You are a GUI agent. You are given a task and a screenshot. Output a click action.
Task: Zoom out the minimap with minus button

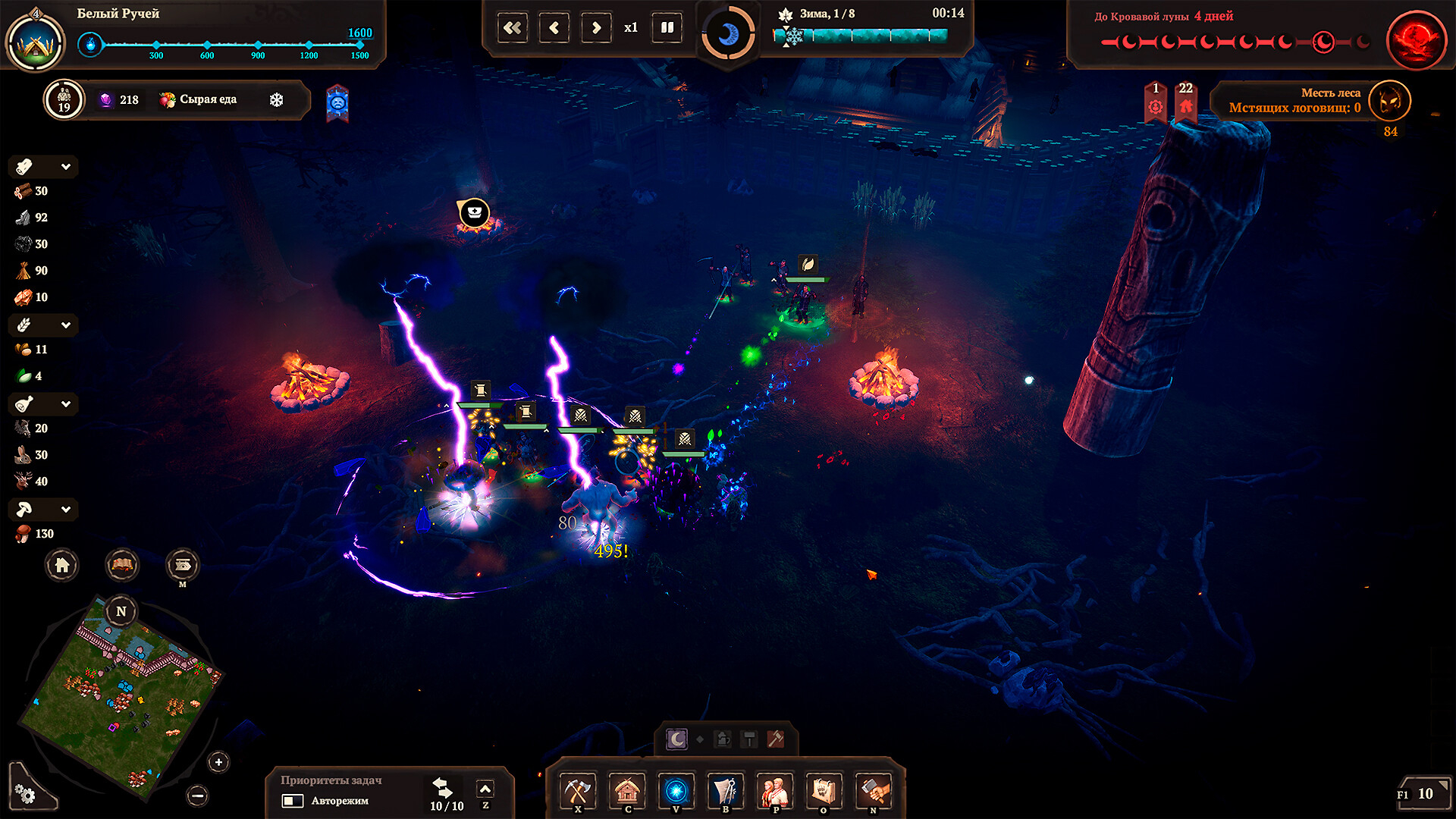(198, 795)
